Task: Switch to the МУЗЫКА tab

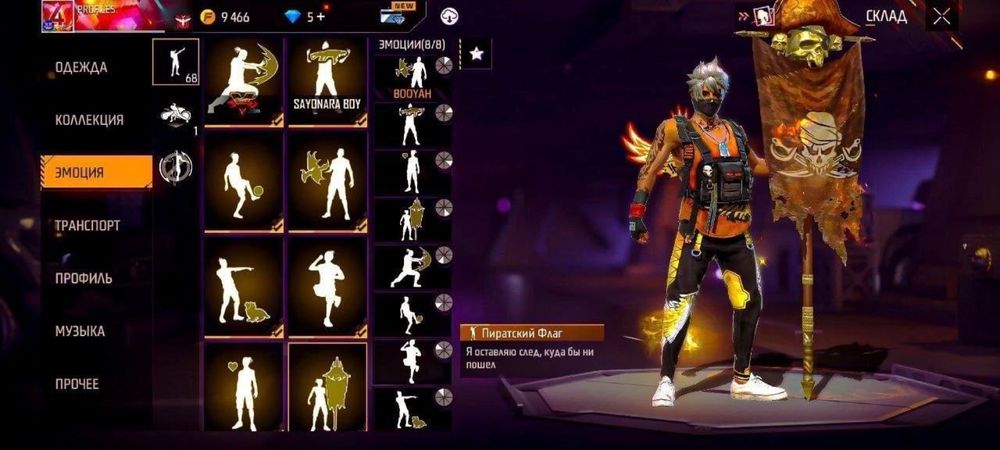Action: point(80,331)
